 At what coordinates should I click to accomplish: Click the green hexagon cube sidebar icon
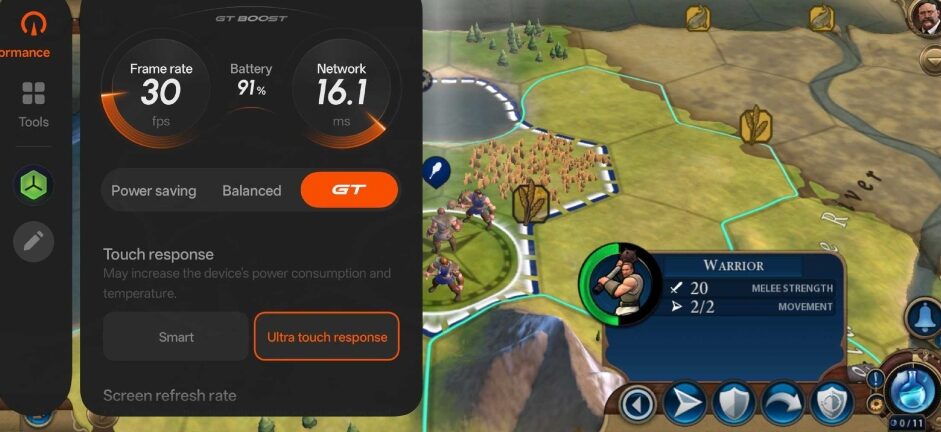[x=33, y=184]
